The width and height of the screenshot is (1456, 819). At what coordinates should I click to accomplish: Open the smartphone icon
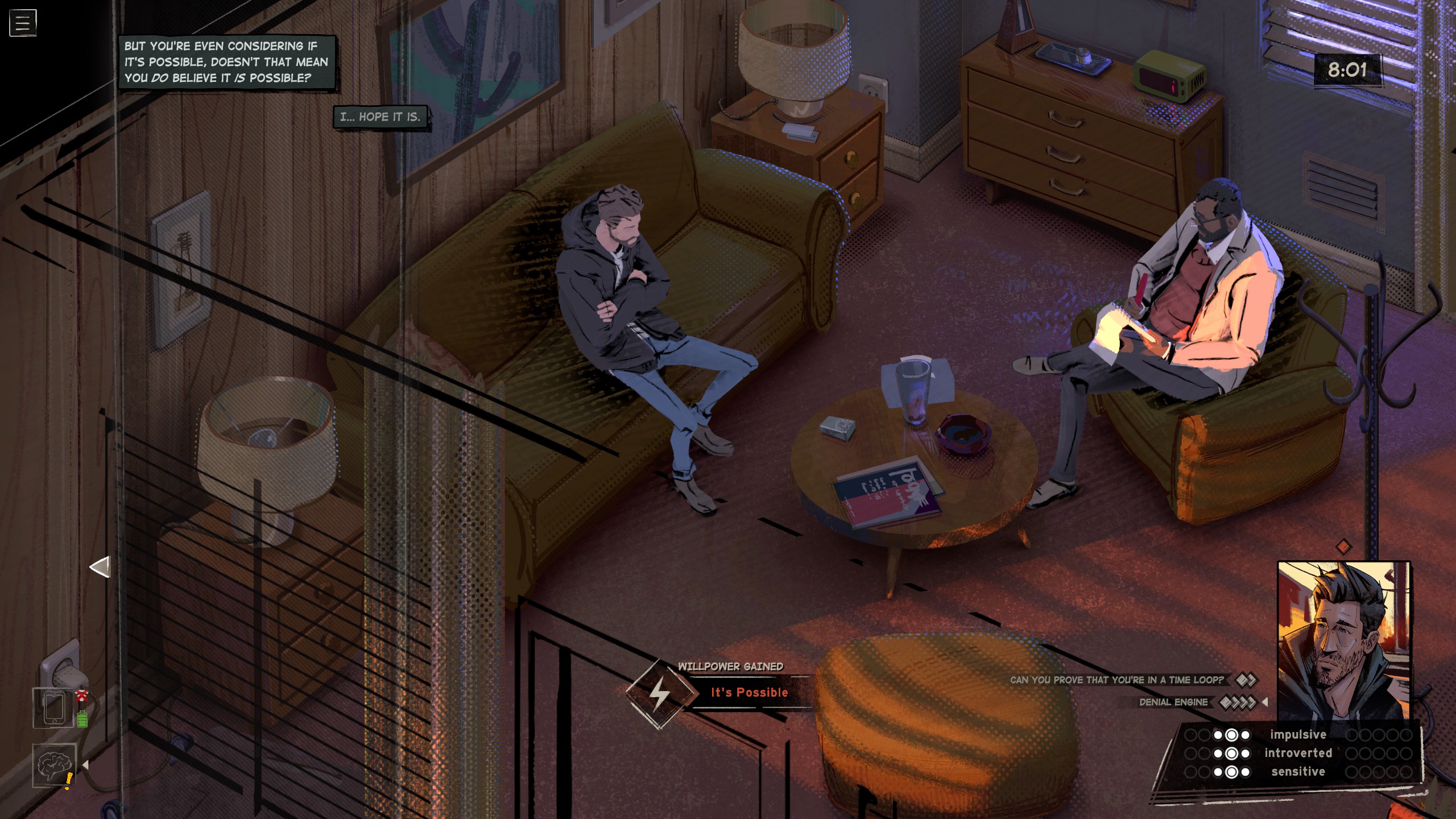click(54, 708)
